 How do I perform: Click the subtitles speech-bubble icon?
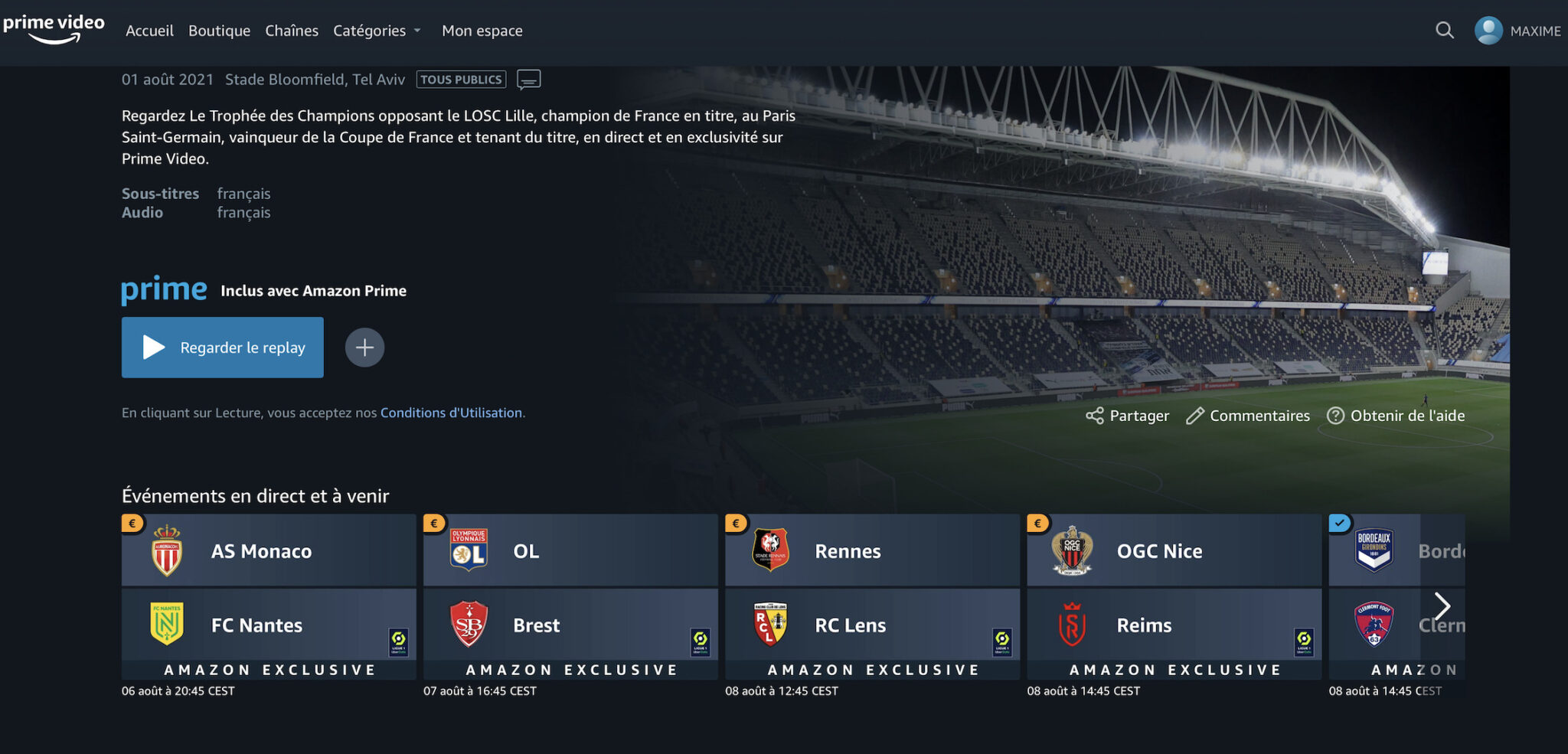pos(529,80)
